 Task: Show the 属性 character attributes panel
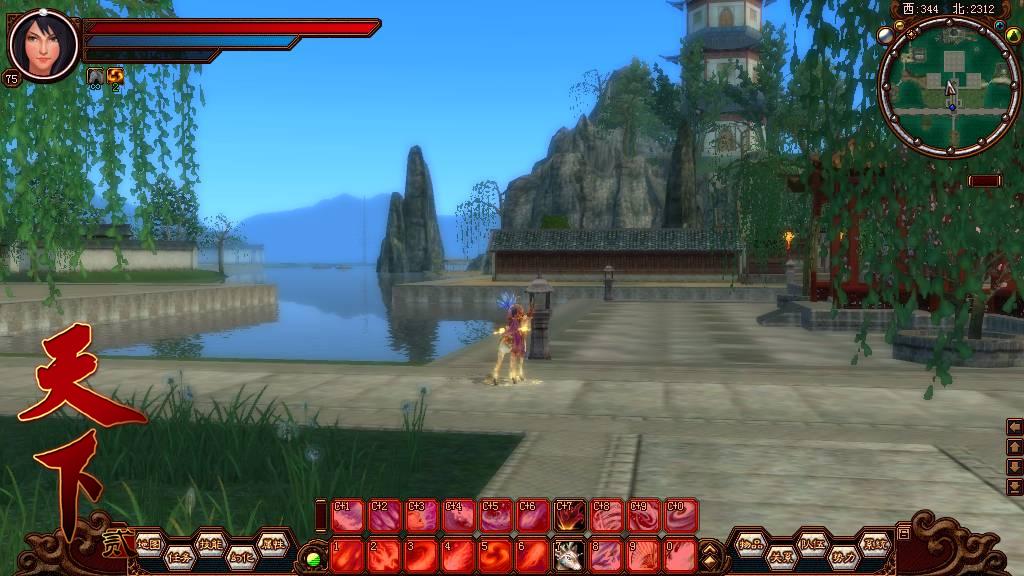[x=271, y=545]
